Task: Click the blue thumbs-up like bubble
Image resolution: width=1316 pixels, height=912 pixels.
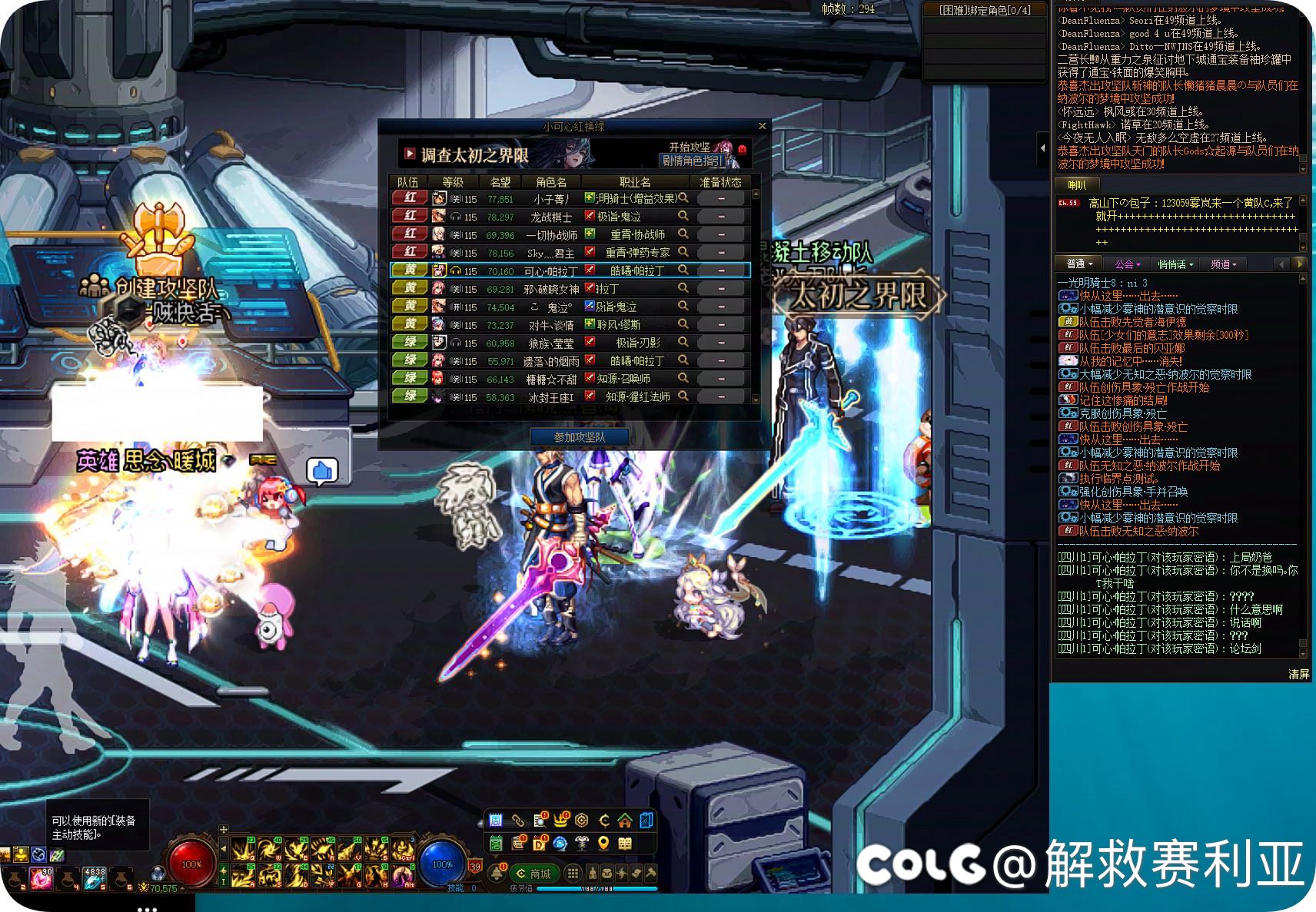Action: point(322,470)
